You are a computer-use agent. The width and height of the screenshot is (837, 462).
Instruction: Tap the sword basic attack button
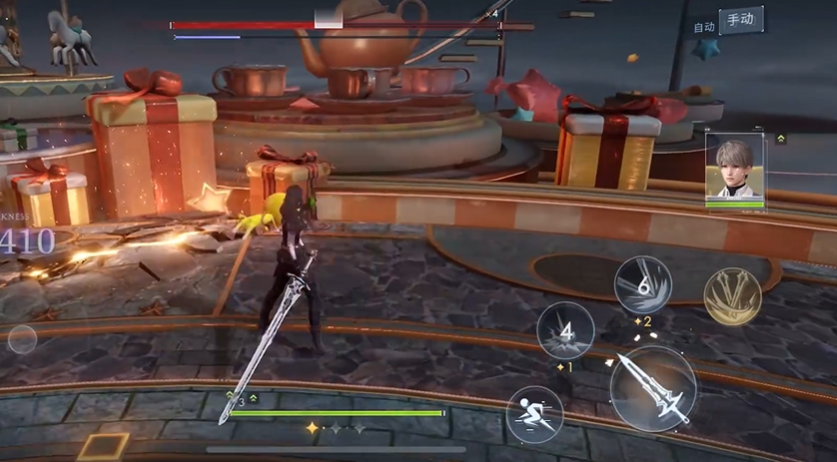(652, 388)
